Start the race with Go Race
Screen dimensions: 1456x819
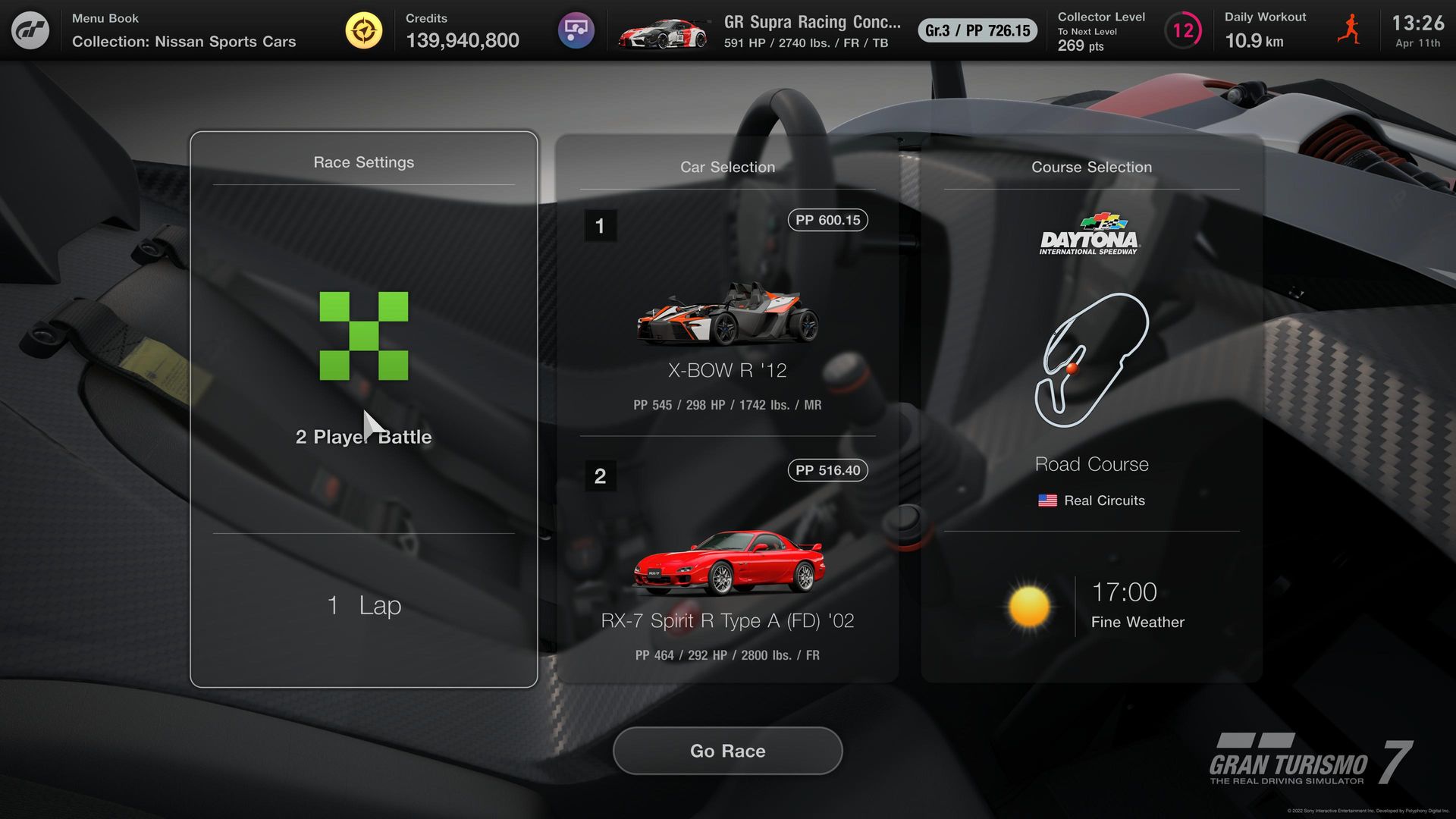click(727, 751)
